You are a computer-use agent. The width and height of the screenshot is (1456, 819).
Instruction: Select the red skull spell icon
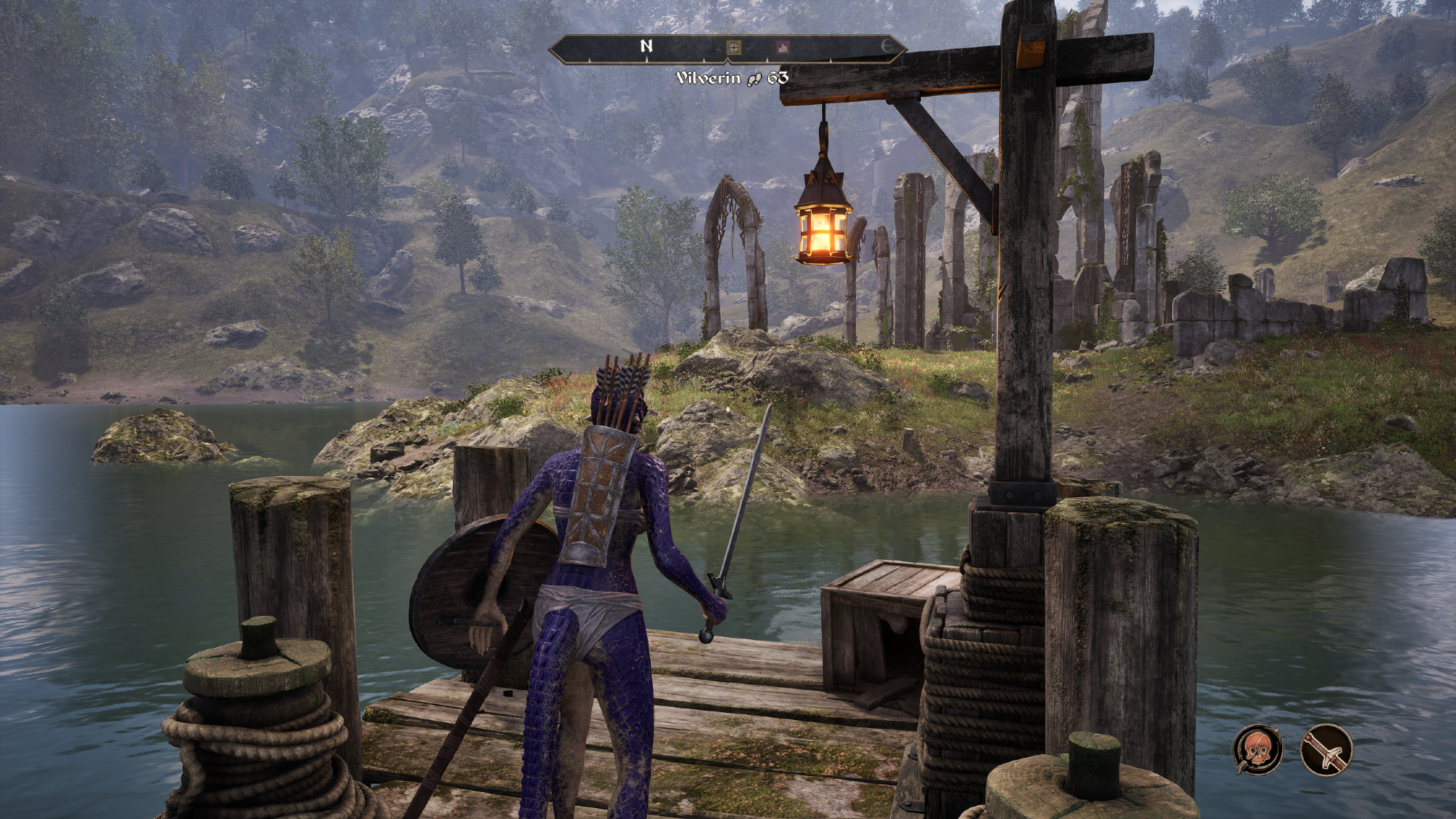coord(1259,749)
